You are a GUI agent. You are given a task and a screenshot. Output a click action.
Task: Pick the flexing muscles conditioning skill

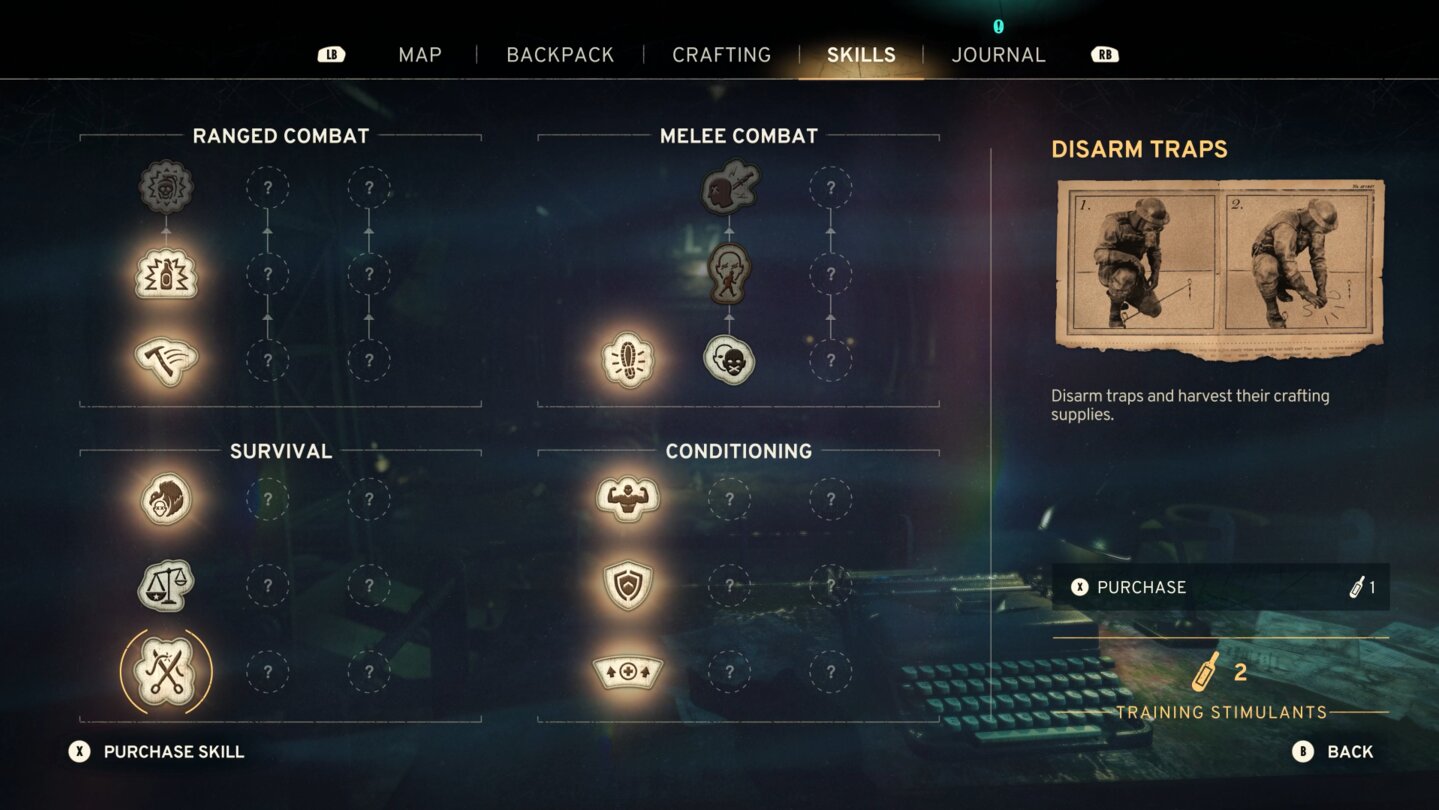click(x=628, y=499)
